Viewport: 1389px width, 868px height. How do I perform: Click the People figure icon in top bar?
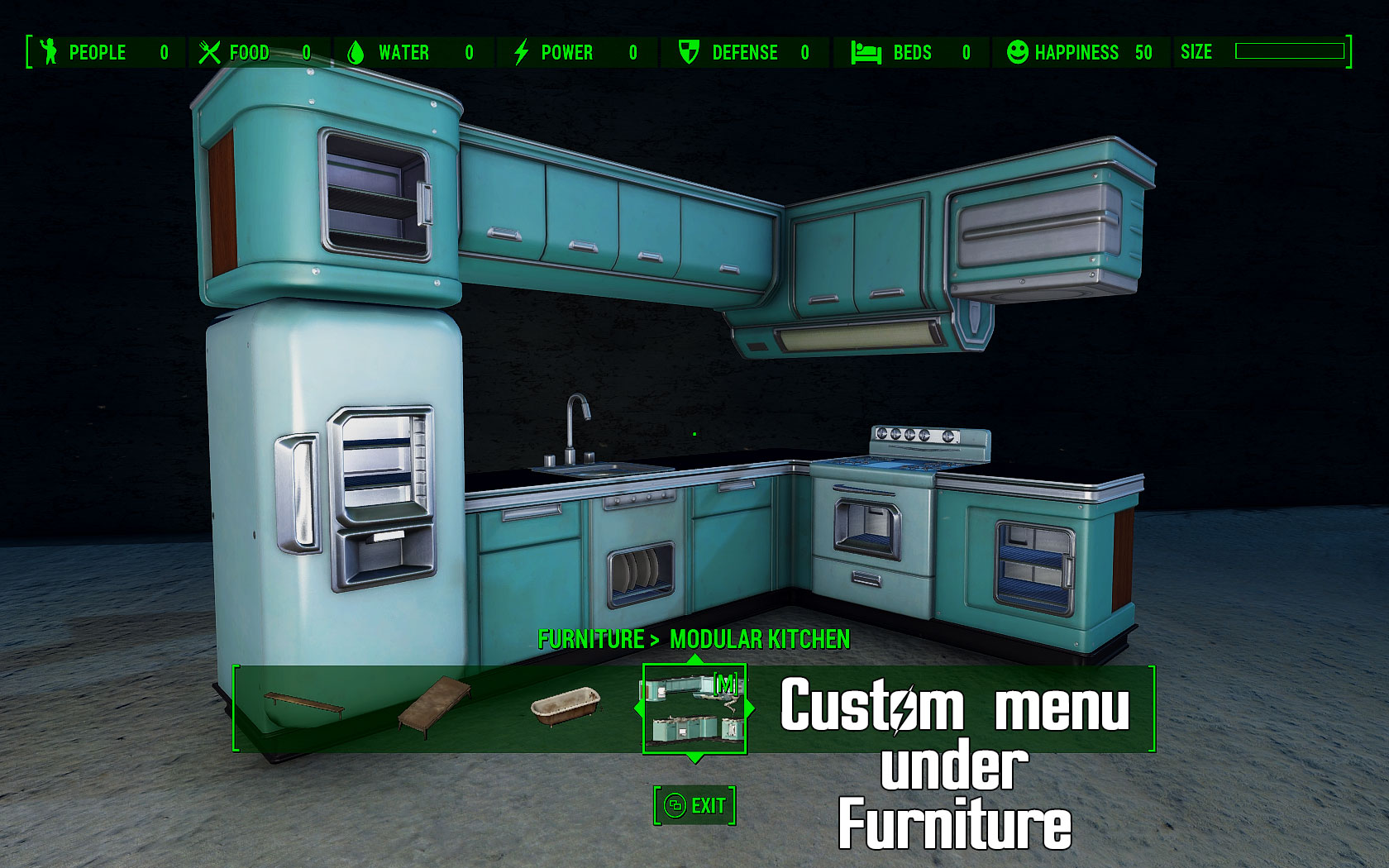[x=50, y=52]
